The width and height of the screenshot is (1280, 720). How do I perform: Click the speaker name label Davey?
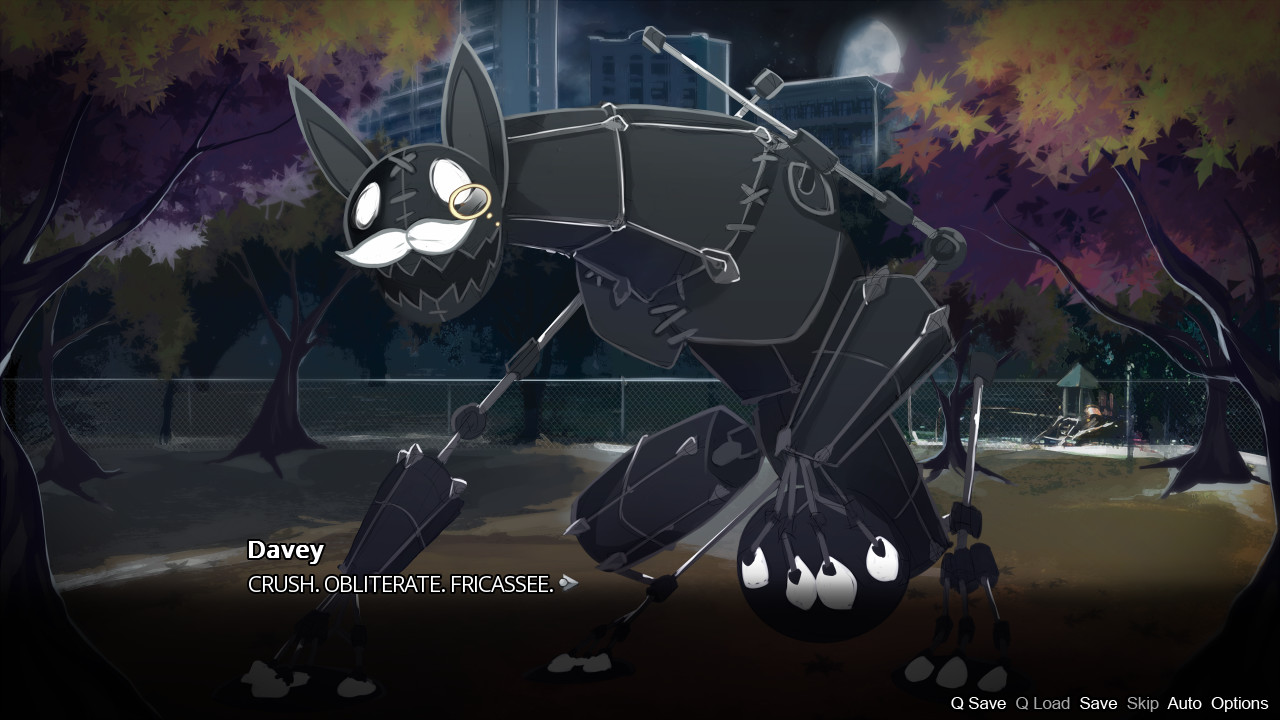tap(285, 550)
